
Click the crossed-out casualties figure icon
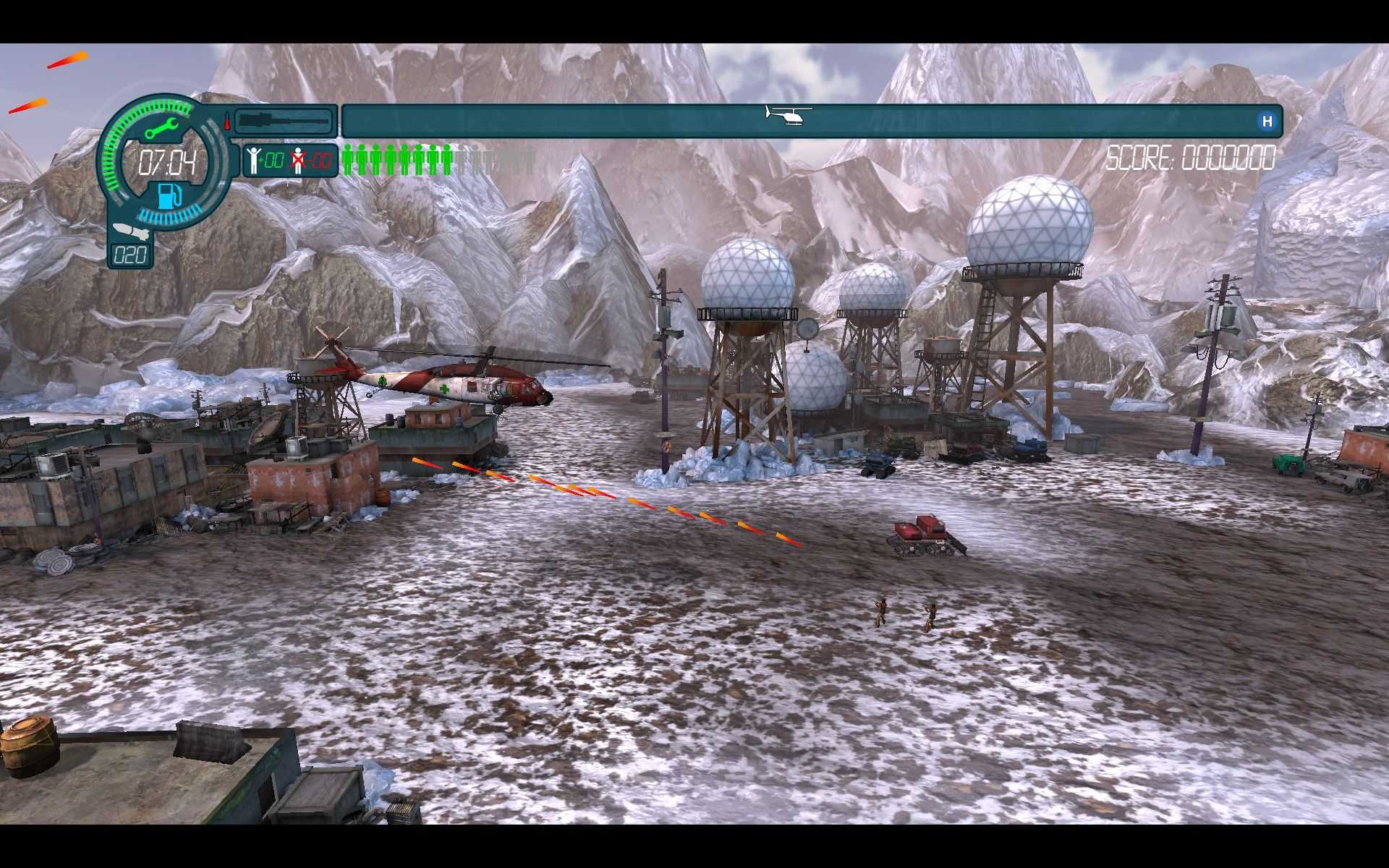coord(297,161)
